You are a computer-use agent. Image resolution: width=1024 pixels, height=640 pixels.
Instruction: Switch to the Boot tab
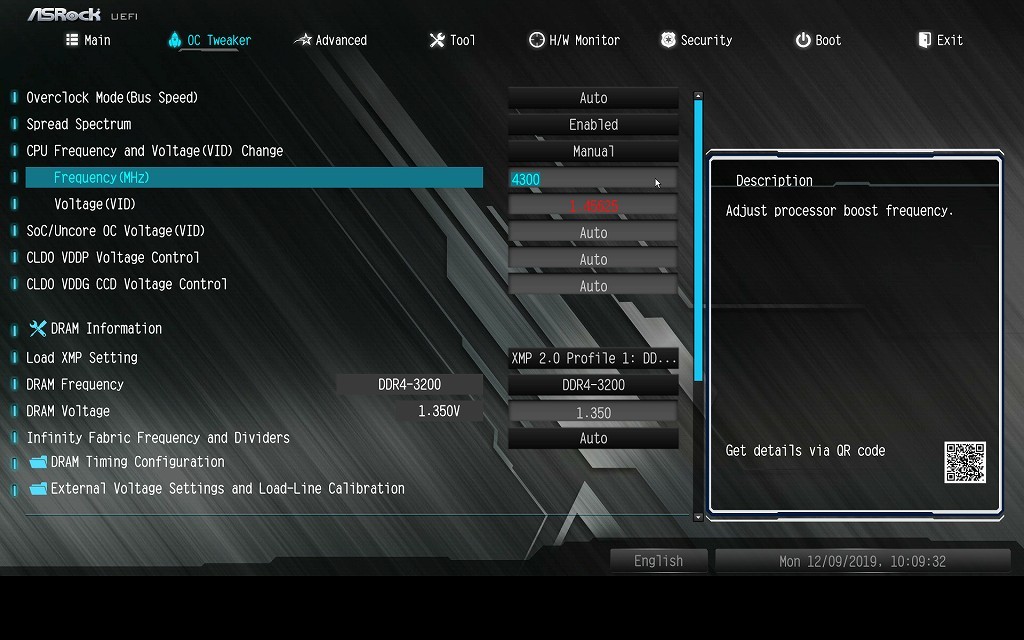point(818,40)
